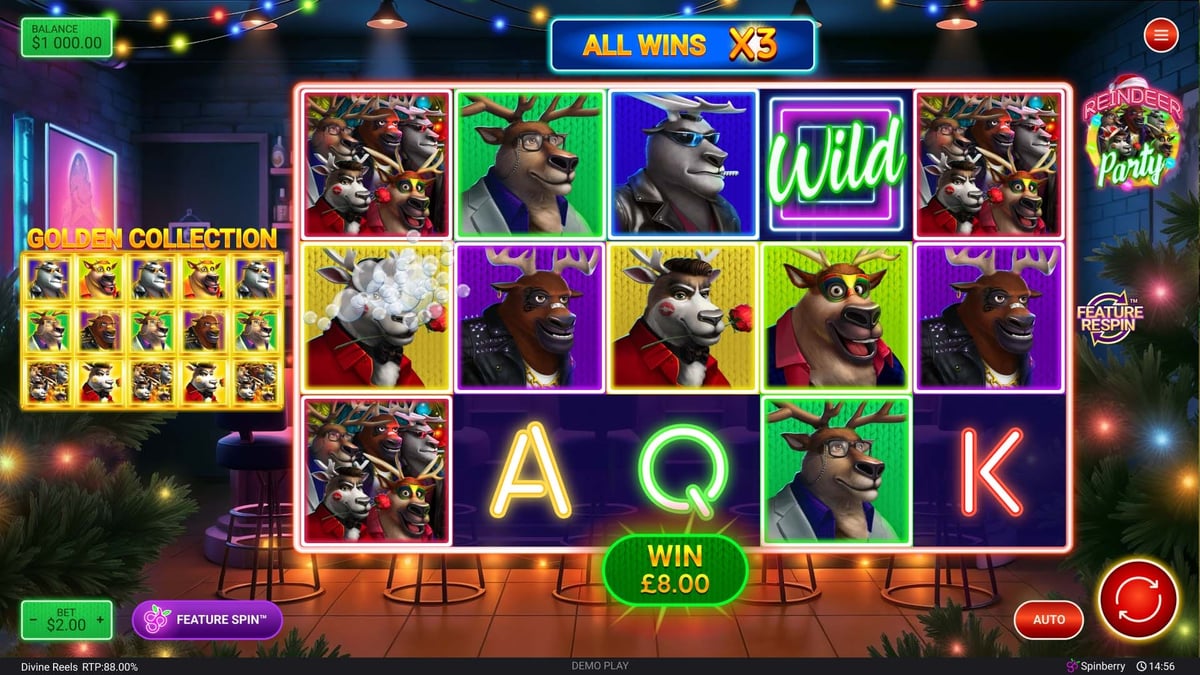1200x675 pixels.
Task: Click the Feature Respin icon
Action: click(1110, 318)
